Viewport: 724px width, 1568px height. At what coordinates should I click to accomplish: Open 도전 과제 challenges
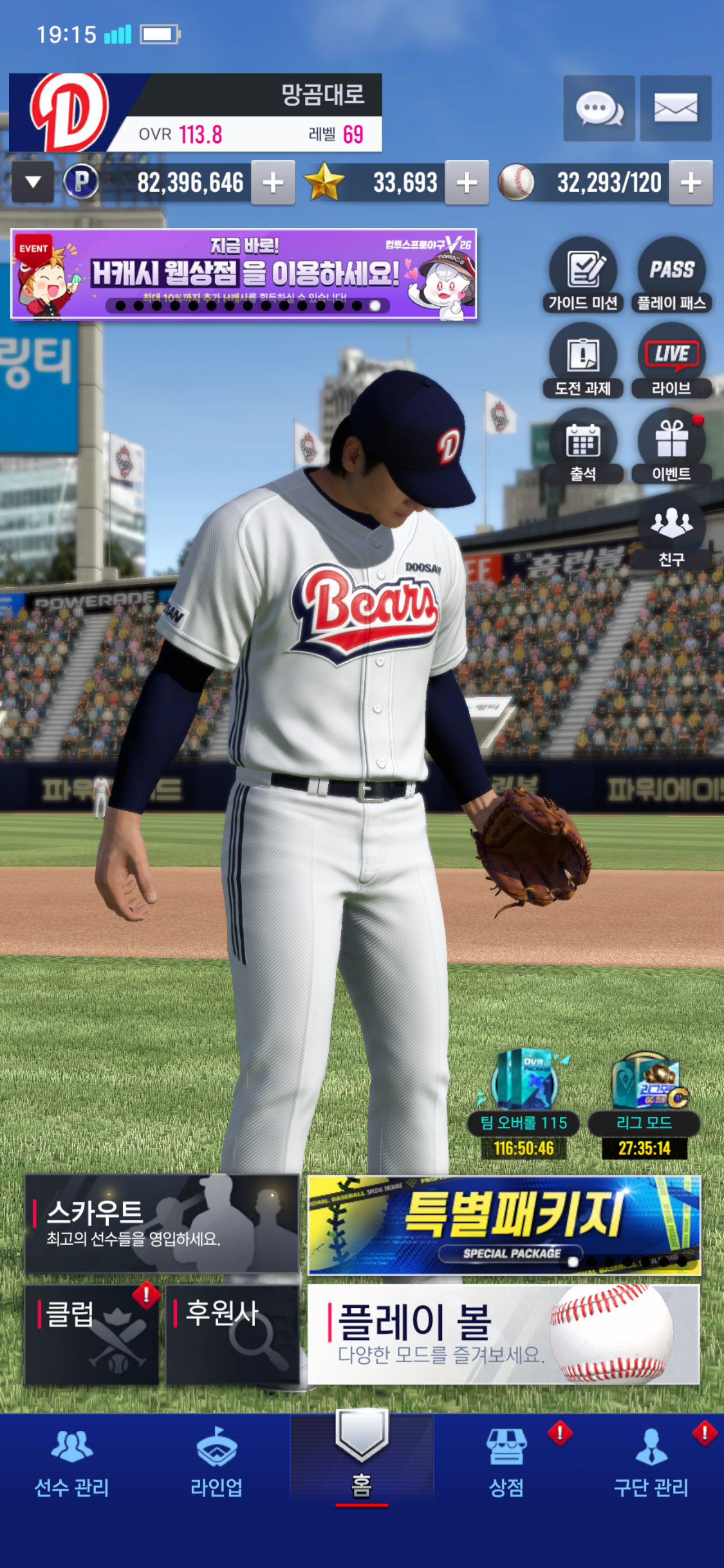click(583, 360)
